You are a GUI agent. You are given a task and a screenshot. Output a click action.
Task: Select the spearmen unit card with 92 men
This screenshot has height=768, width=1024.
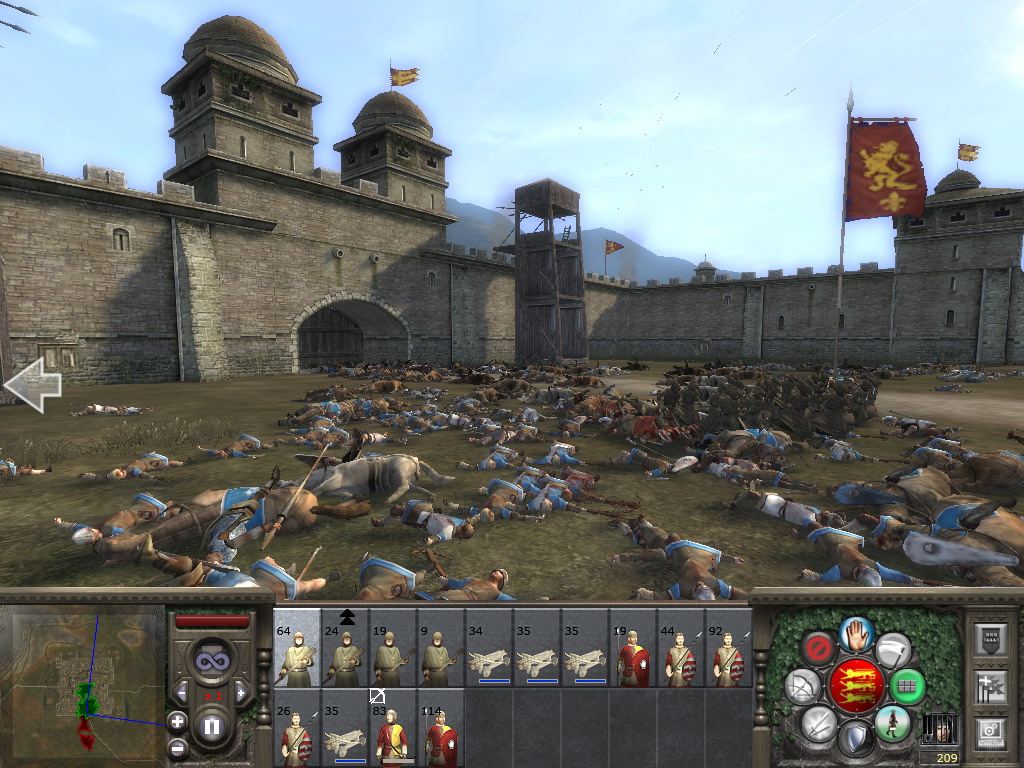[x=728, y=647]
